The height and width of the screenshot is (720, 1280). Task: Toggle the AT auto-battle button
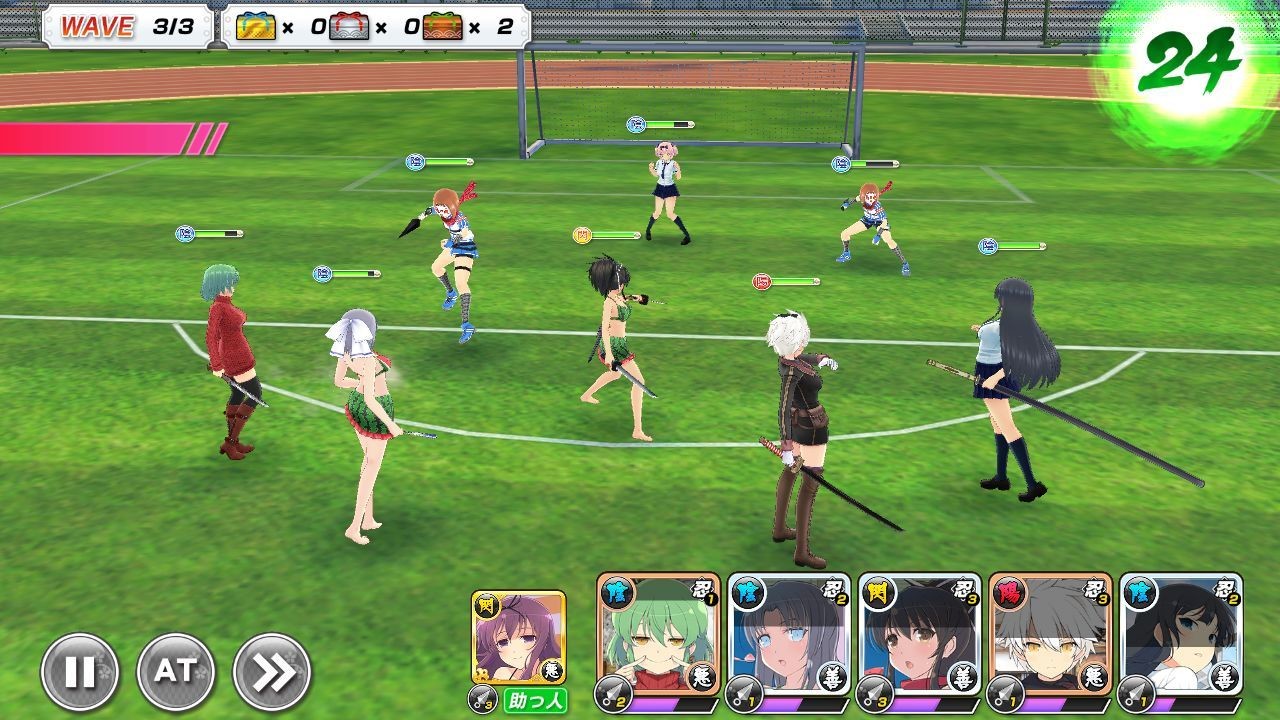click(x=176, y=672)
